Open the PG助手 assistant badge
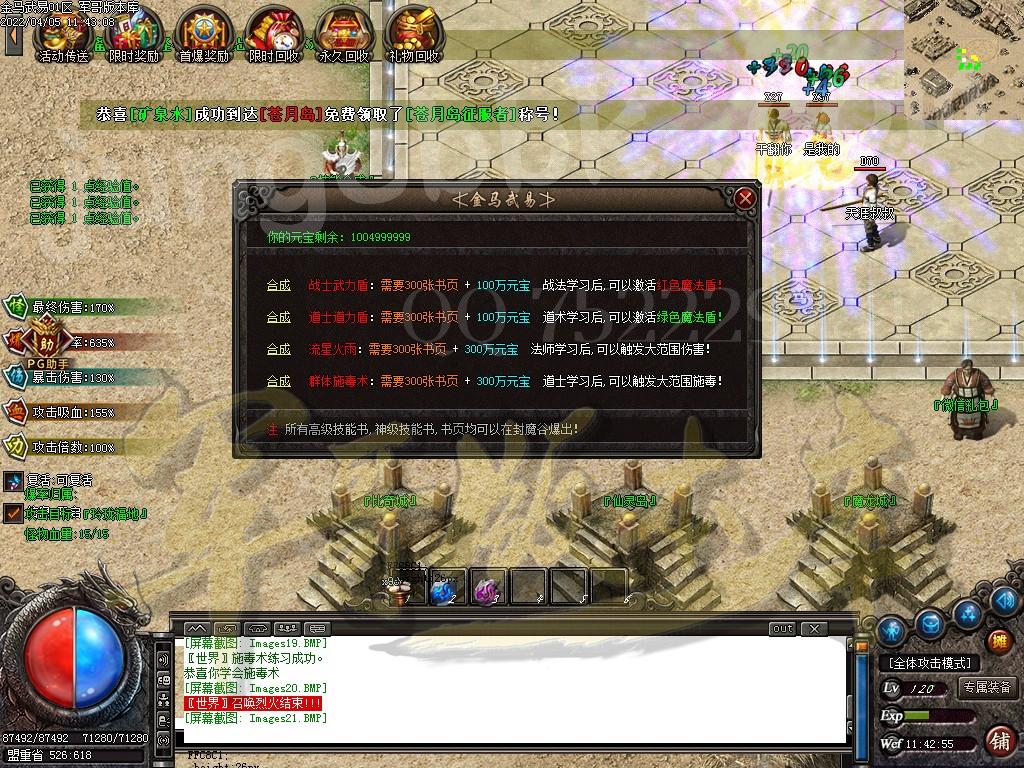The width and height of the screenshot is (1024, 768). pyautogui.click(x=48, y=344)
